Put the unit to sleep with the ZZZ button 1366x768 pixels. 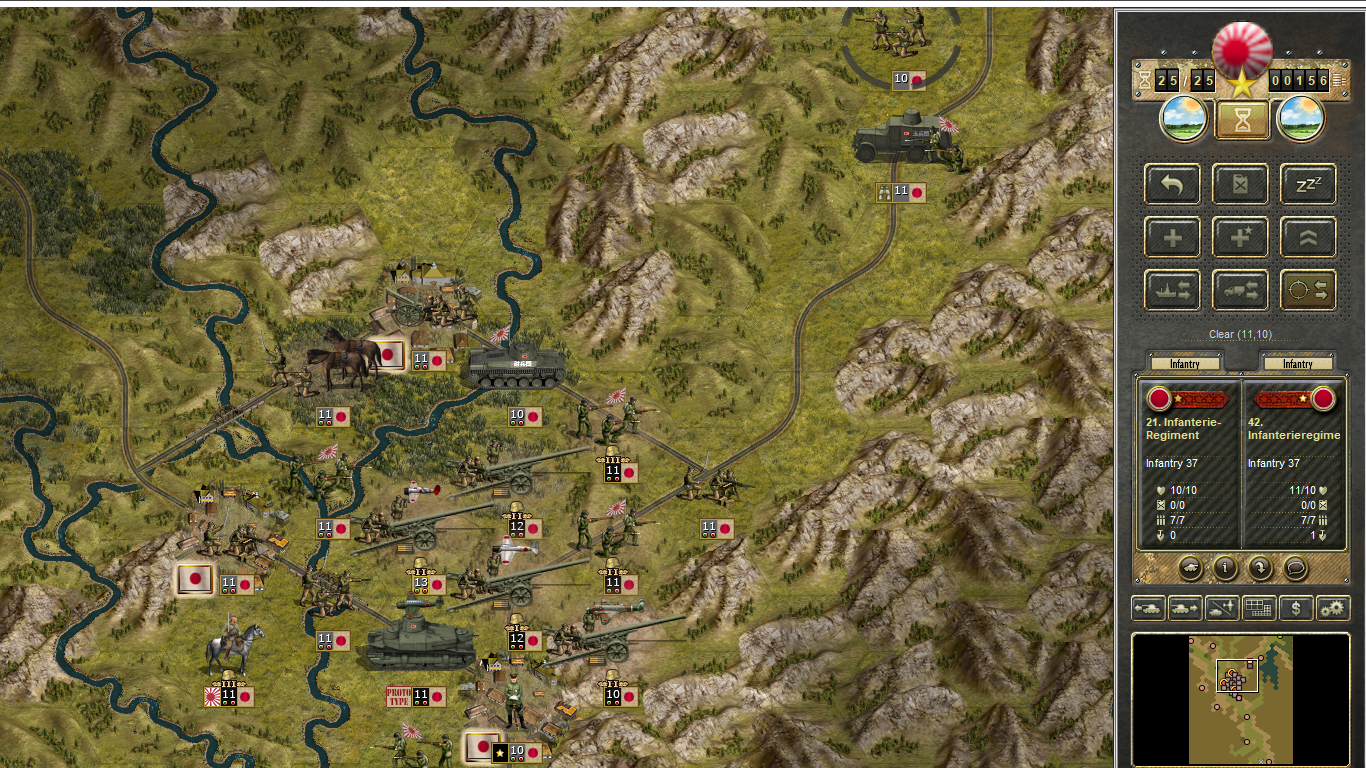click(1308, 184)
